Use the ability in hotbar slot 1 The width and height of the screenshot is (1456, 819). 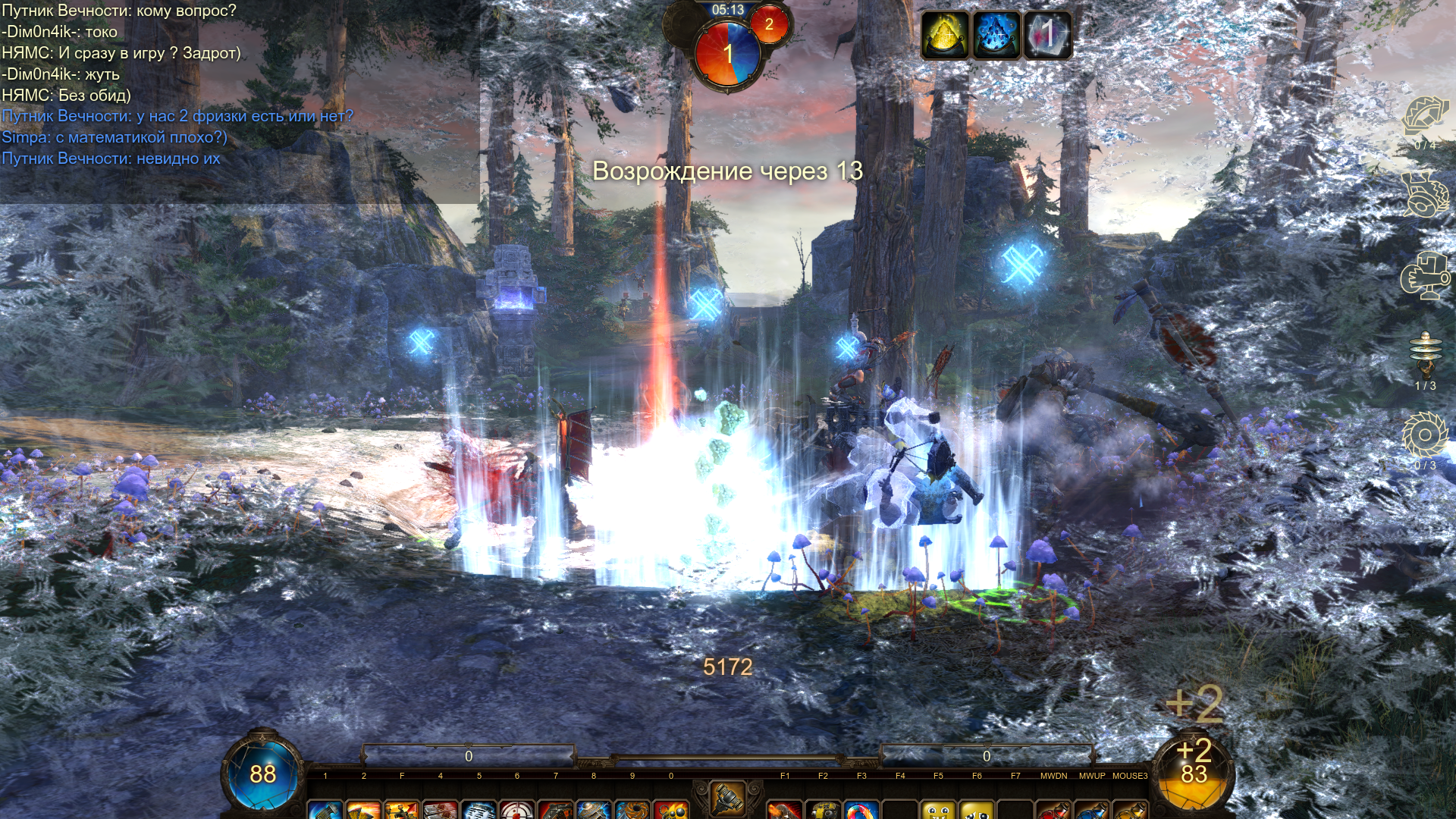point(325,810)
